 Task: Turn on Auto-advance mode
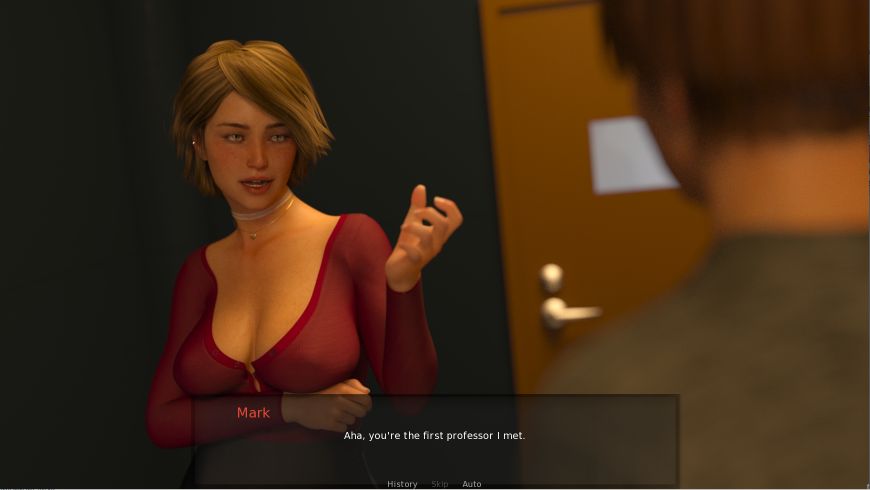pyautogui.click(x=472, y=484)
